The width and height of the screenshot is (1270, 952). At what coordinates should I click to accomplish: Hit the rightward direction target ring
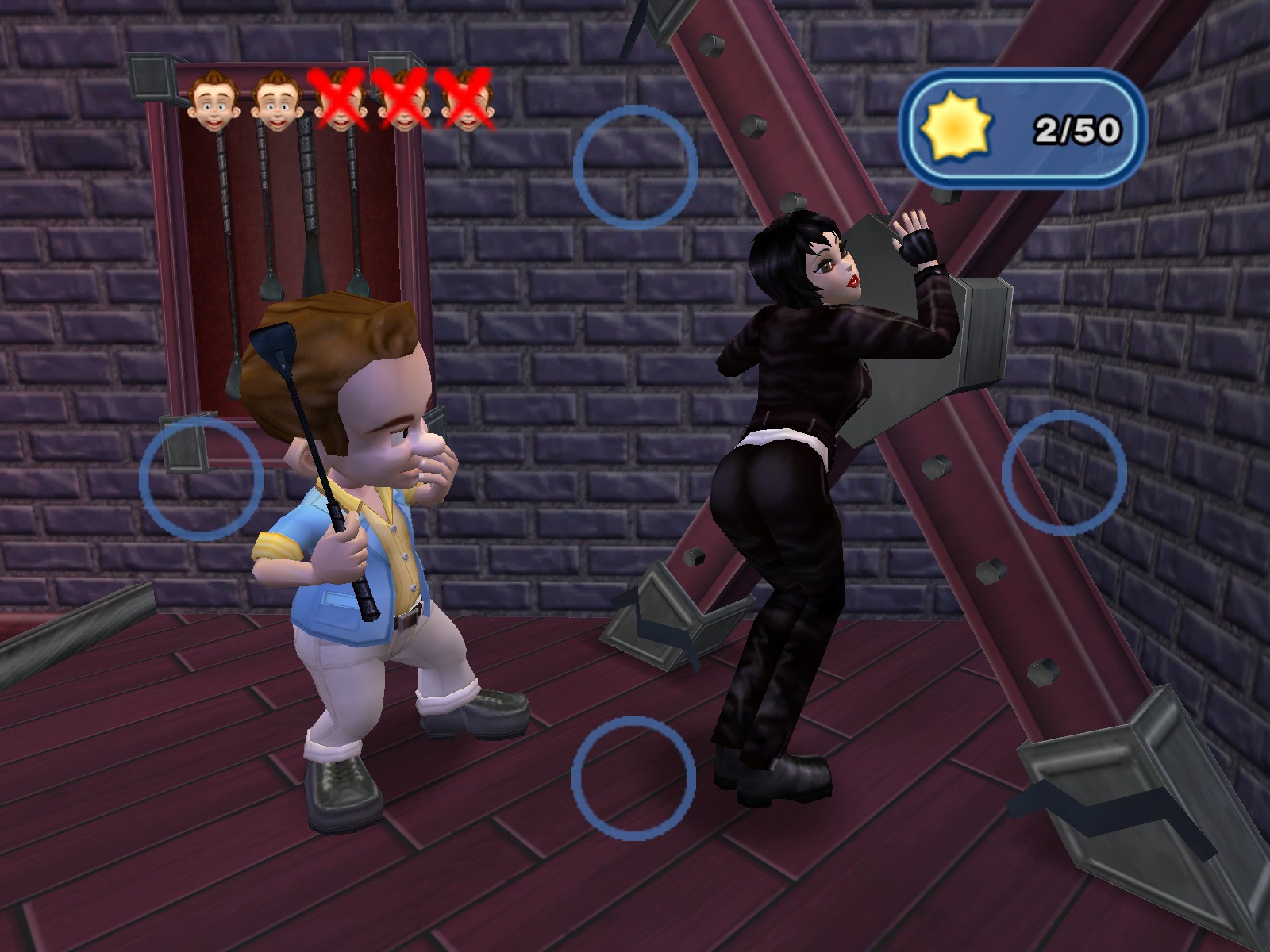(x=1064, y=473)
